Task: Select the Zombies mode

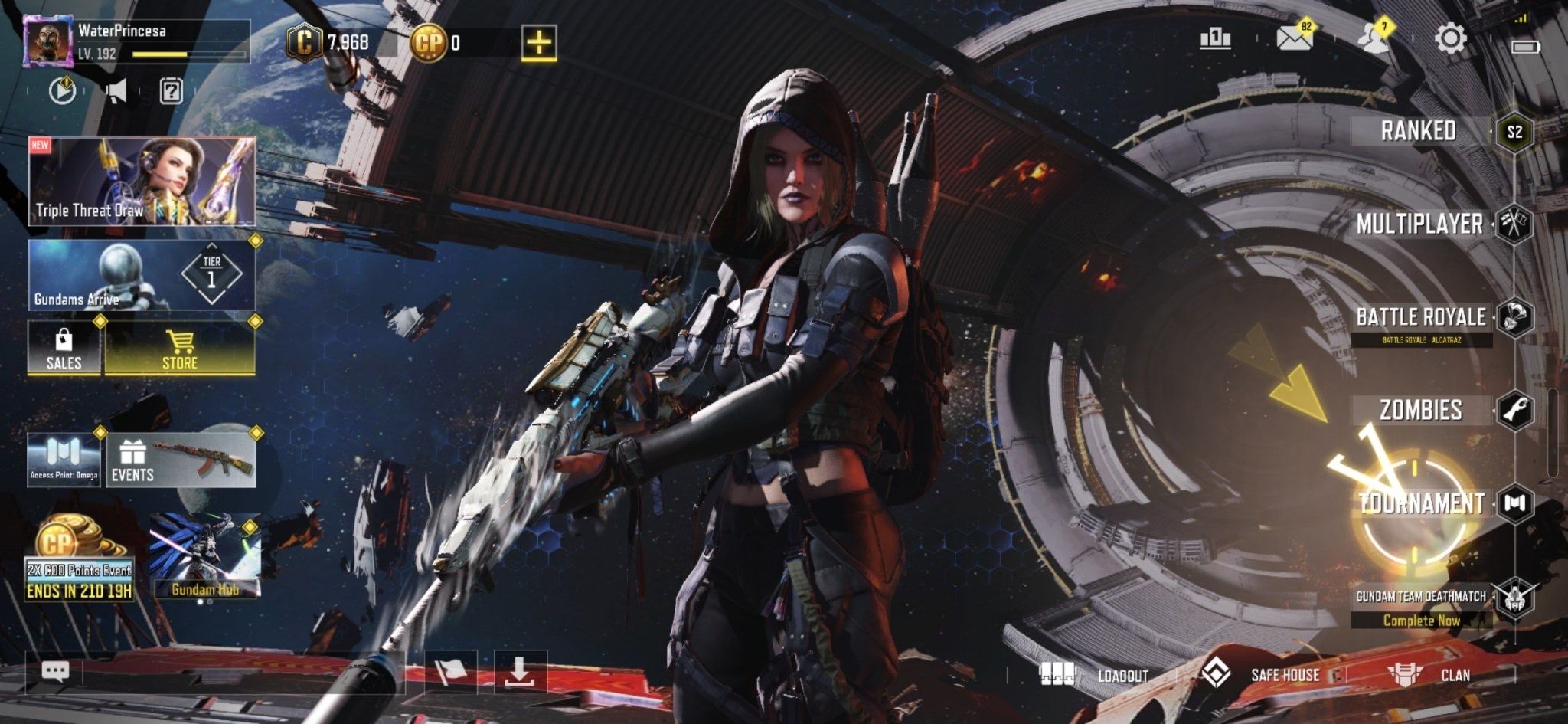Action: click(1421, 411)
